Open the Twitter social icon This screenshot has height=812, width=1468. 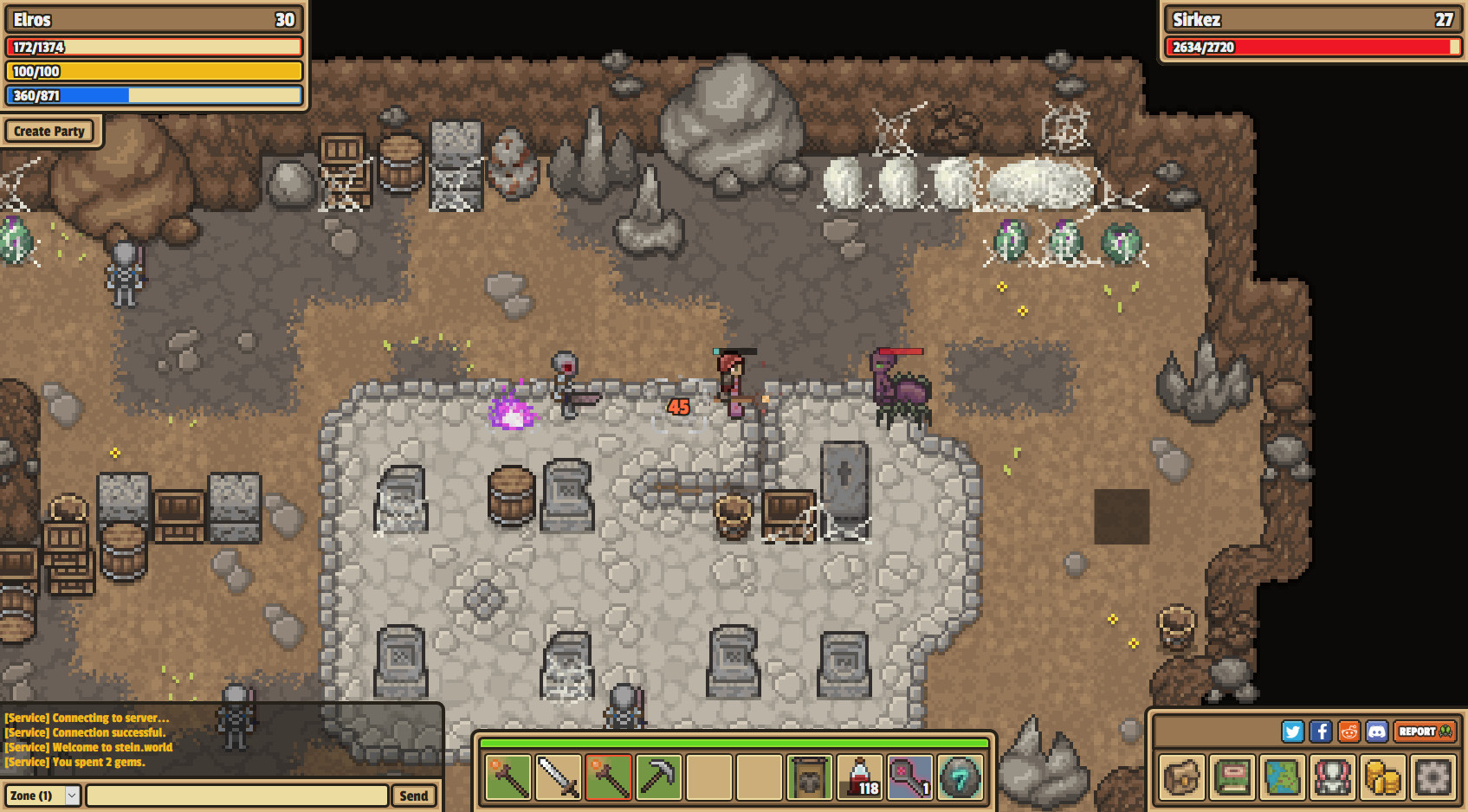pos(1293,731)
